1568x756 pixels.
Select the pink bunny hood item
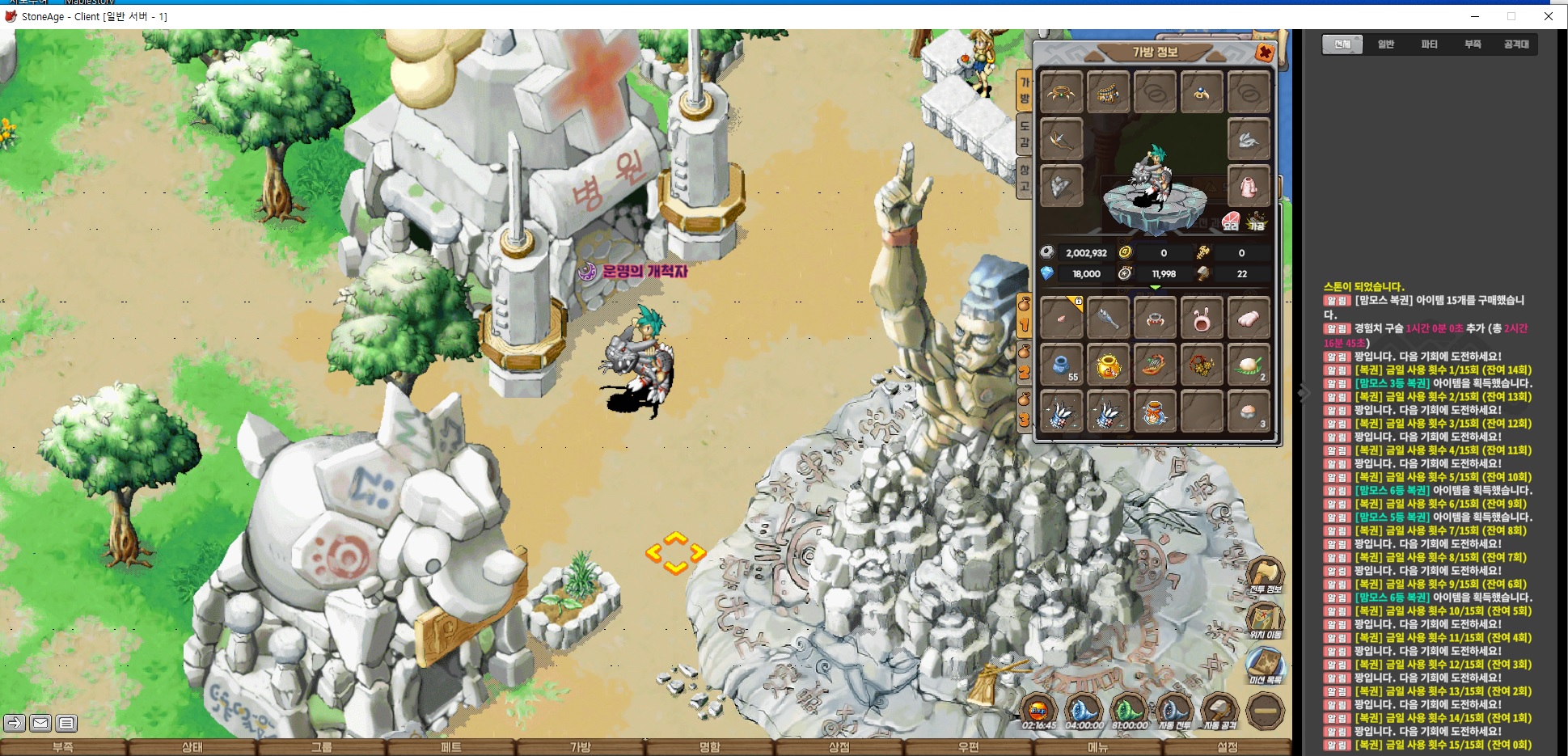(x=1202, y=319)
